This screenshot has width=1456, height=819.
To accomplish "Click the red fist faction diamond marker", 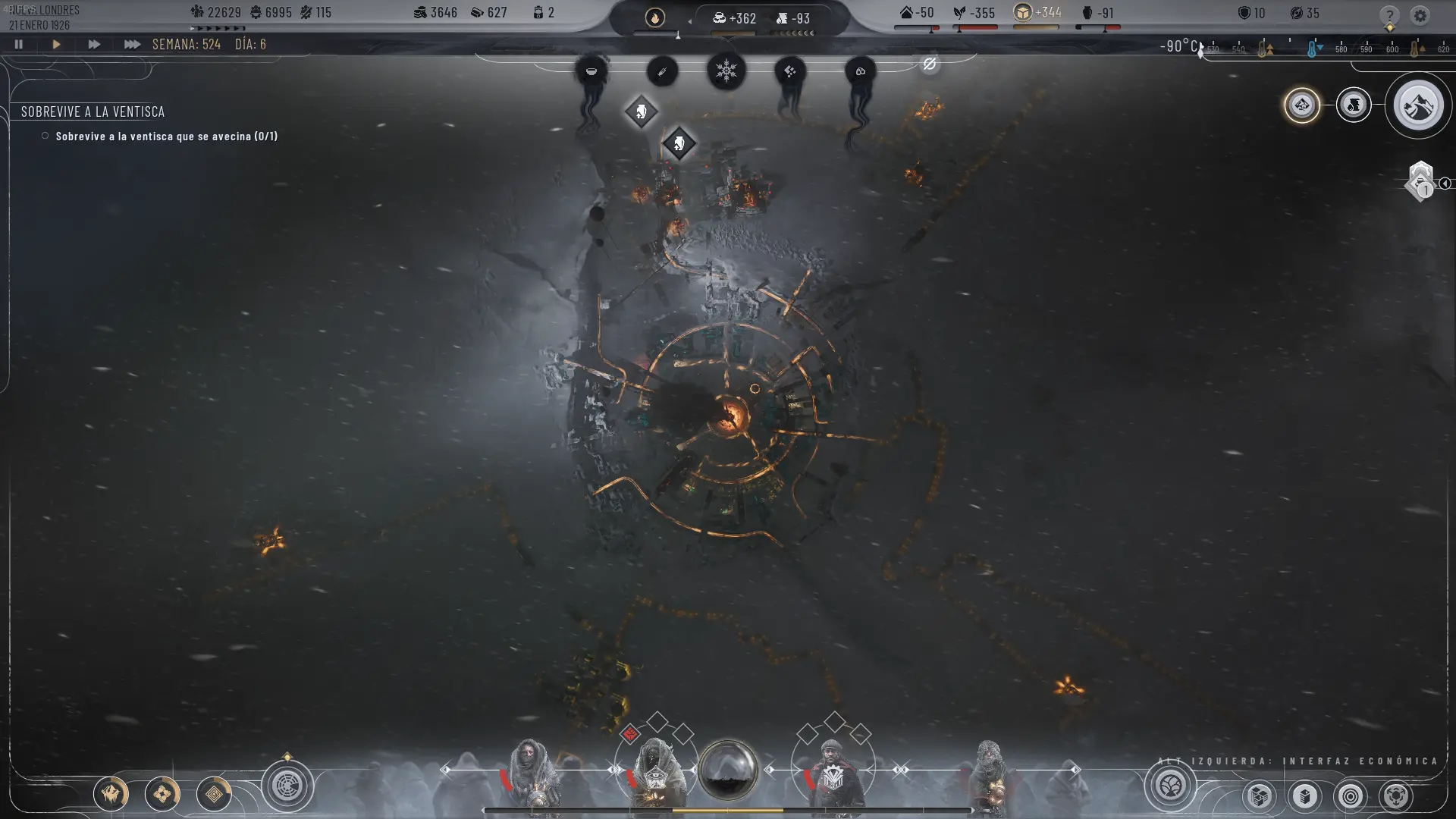I will tap(629, 734).
